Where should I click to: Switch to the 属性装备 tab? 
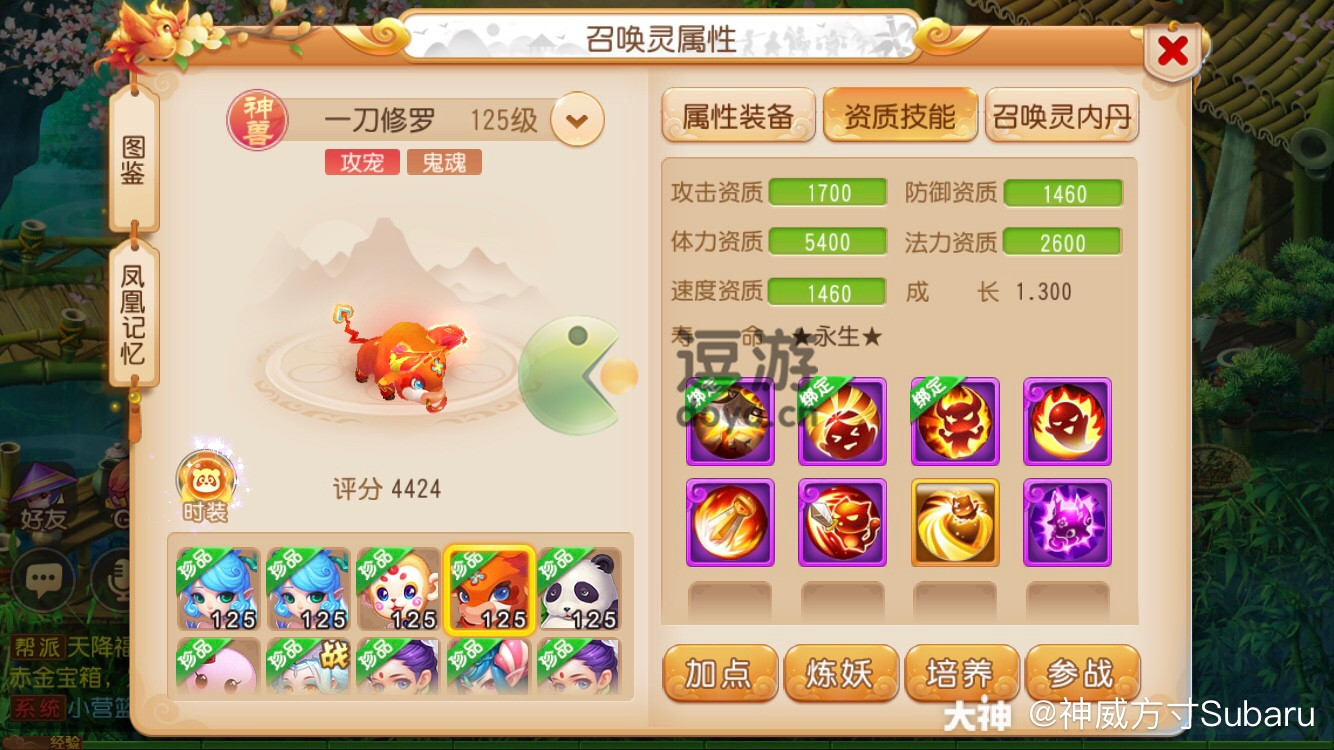pyautogui.click(x=738, y=115)
